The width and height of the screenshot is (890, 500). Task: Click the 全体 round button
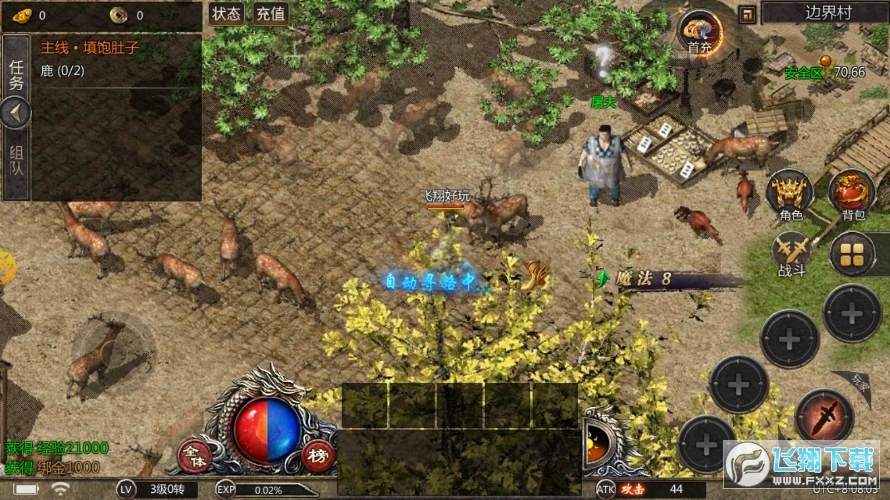(191, 453)
